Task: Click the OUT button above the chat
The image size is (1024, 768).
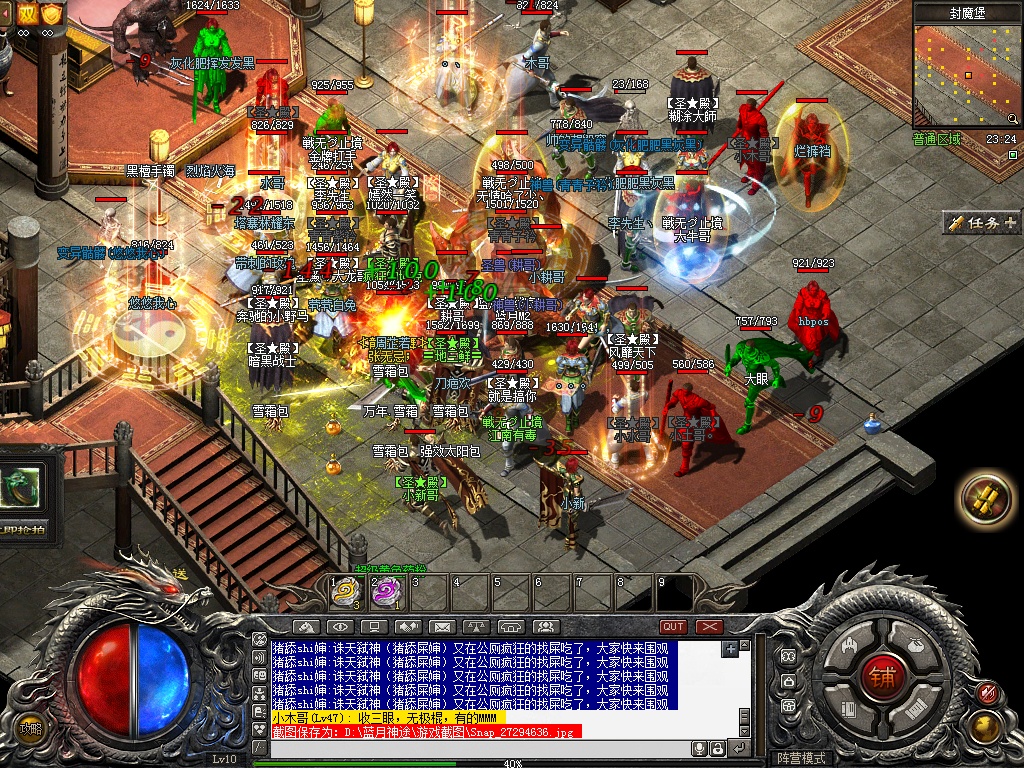Action: (x=673, y=627)
